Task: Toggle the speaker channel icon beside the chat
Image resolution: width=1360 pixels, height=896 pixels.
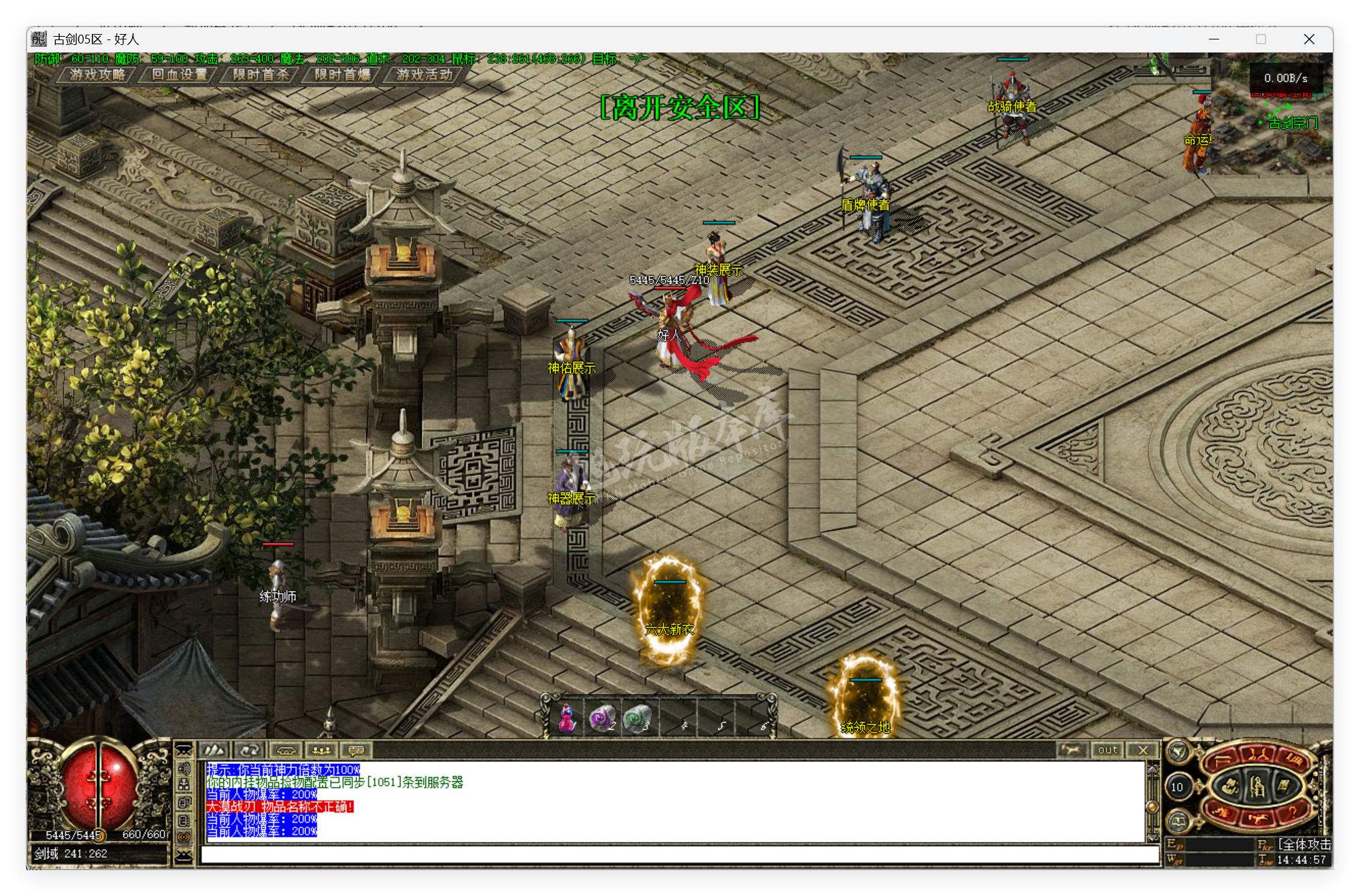Action: [x=185, y=769]
